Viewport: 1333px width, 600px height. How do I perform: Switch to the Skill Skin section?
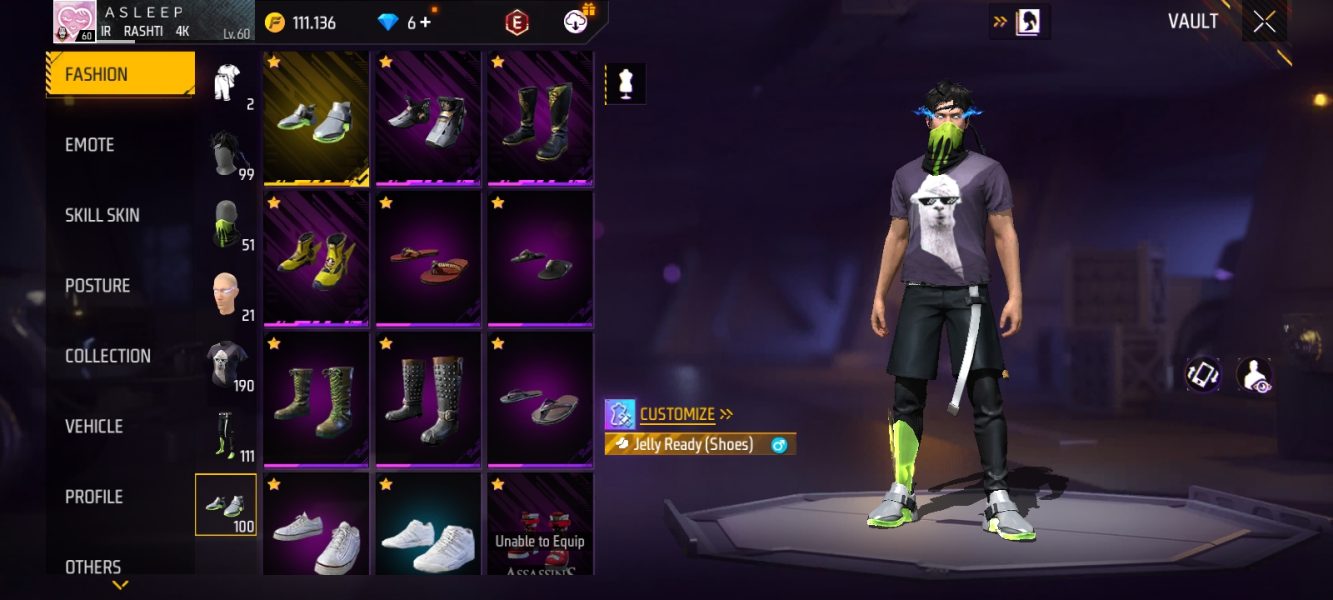tap(102, 215)
